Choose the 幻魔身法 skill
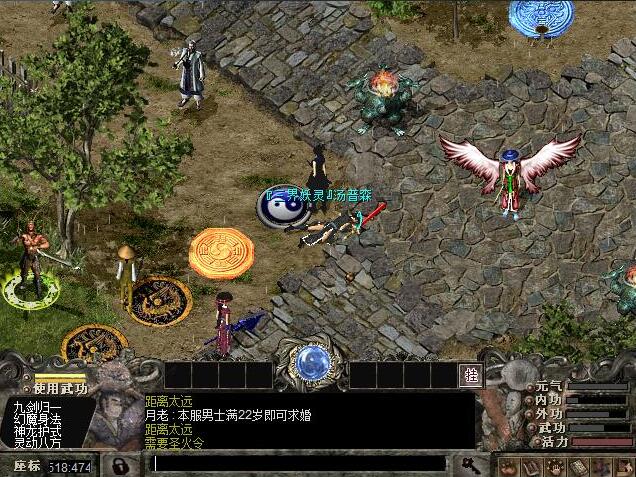 coord(37,419)
